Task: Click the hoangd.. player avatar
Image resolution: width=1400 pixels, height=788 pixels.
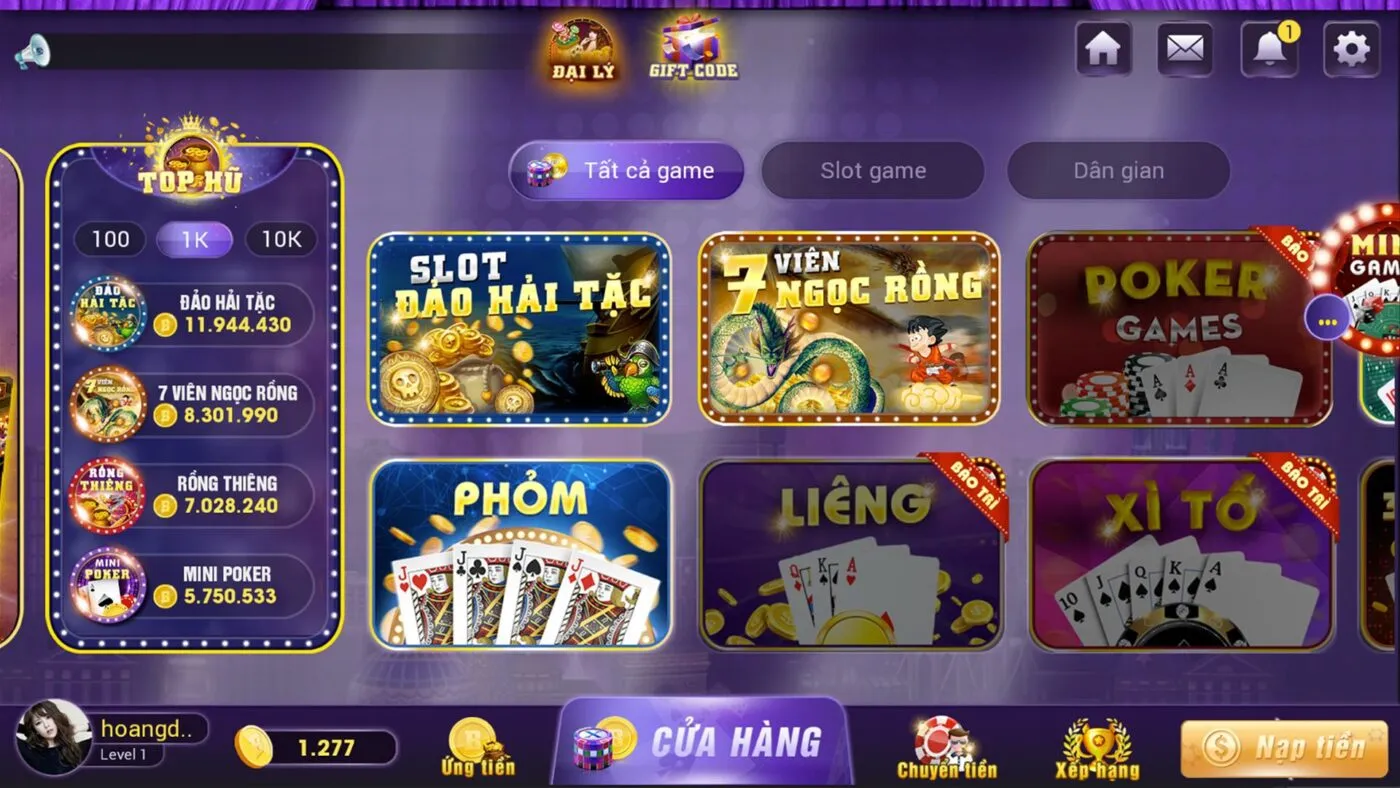Action: [x=55, y=737]
